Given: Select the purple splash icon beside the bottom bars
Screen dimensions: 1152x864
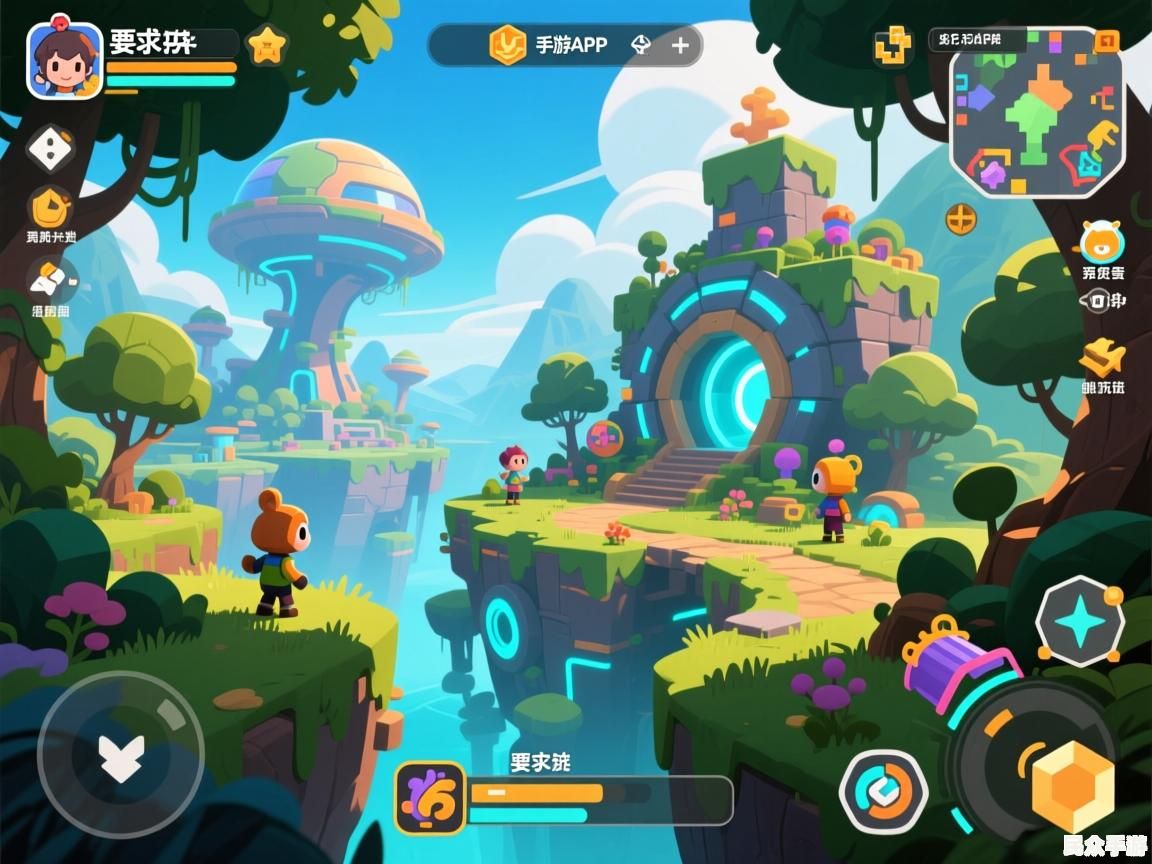Looking at the screenshot, I should tap(430, 797).
